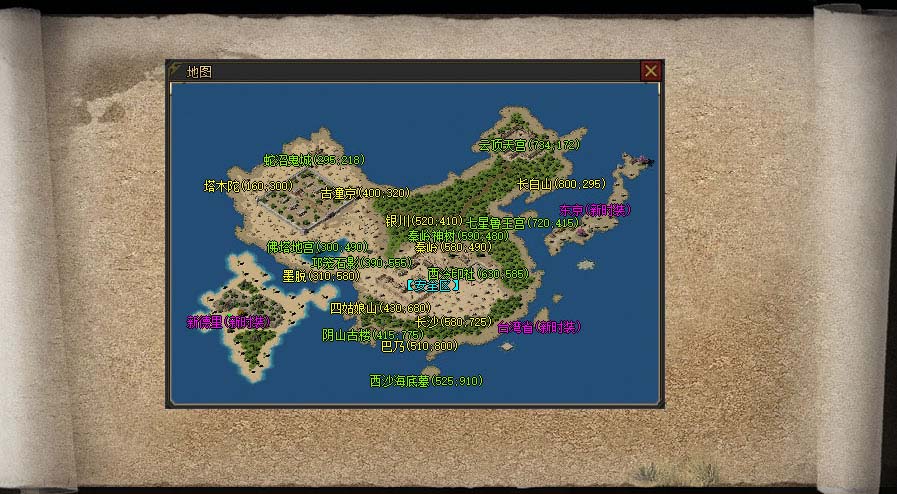Select the 巴乃 location marker
This screenshot has height=494, width=897.
[x=418, y=346]
